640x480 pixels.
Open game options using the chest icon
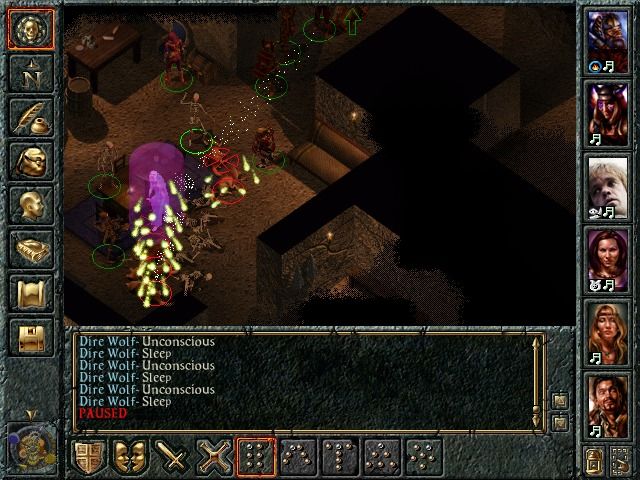pyautogui.click(x=30, y=338)
